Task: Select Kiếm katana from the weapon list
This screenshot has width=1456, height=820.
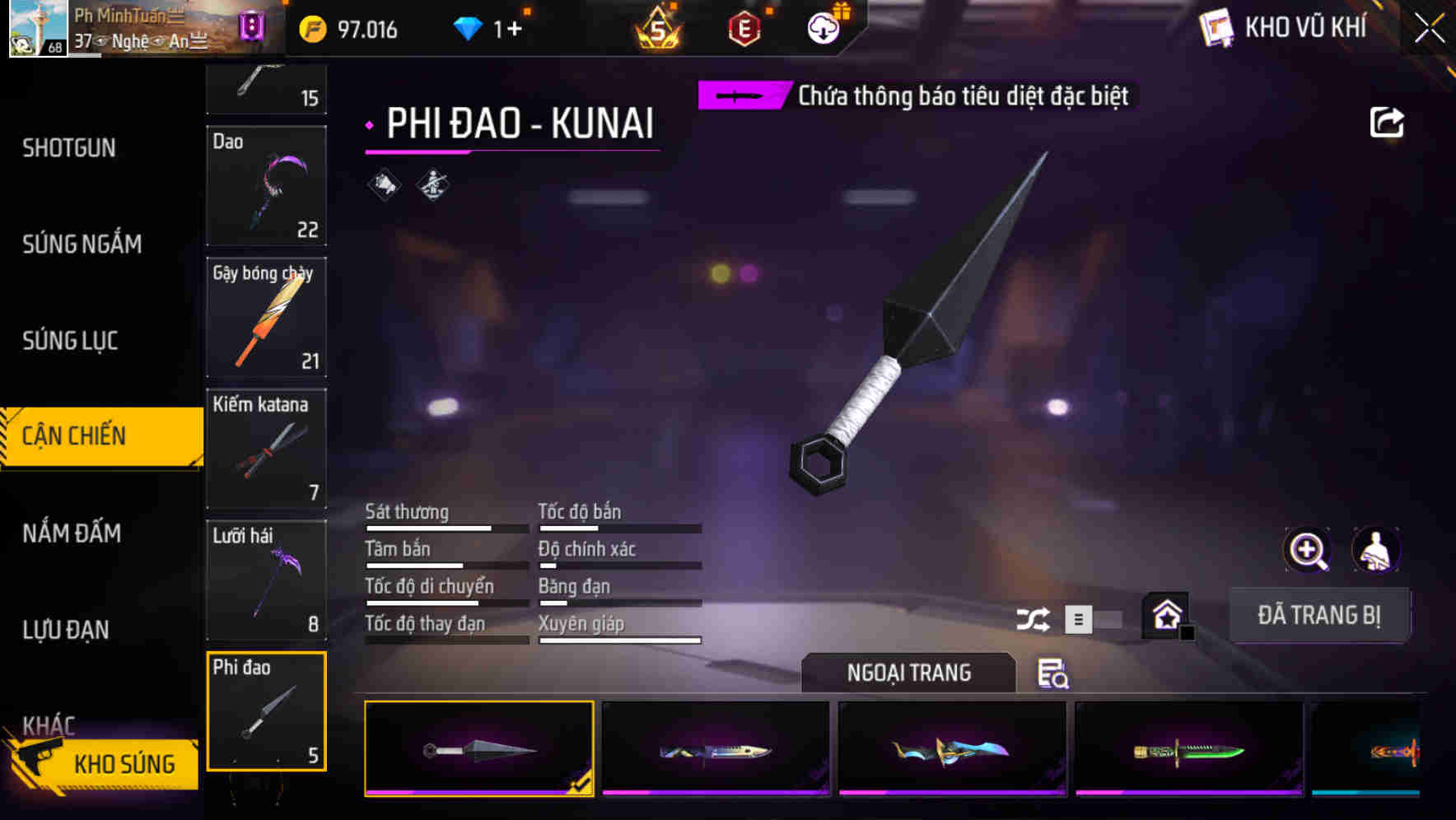Action: (265, 450)
